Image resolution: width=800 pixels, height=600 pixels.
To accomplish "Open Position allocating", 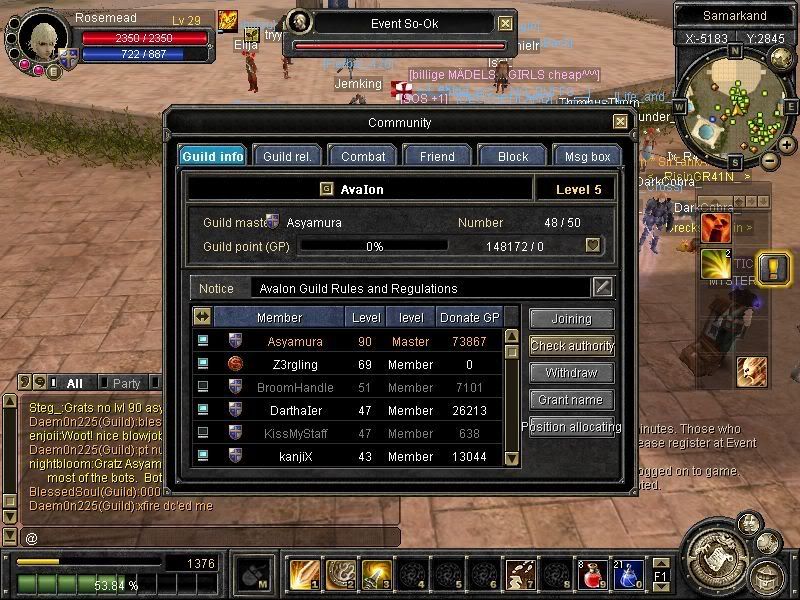I will pyautogui.click(x=571, y=427).
